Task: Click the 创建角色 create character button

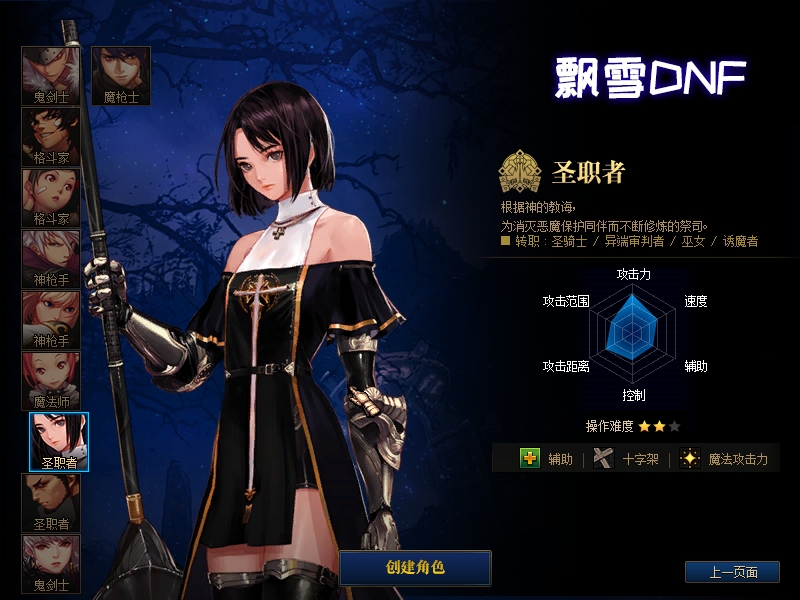Action: click(x=415, y=567)
